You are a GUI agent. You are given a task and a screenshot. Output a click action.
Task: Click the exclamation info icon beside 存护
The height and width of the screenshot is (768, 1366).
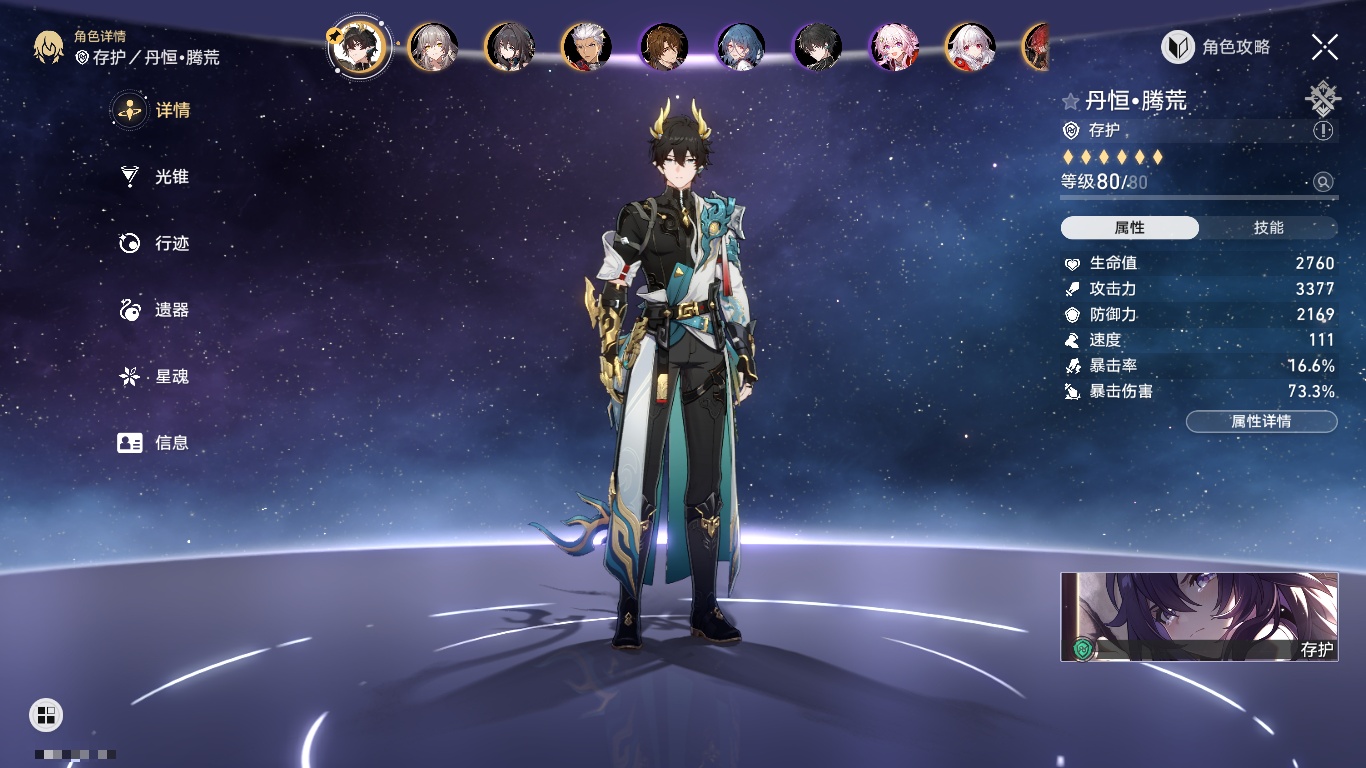pos(1323,131)
